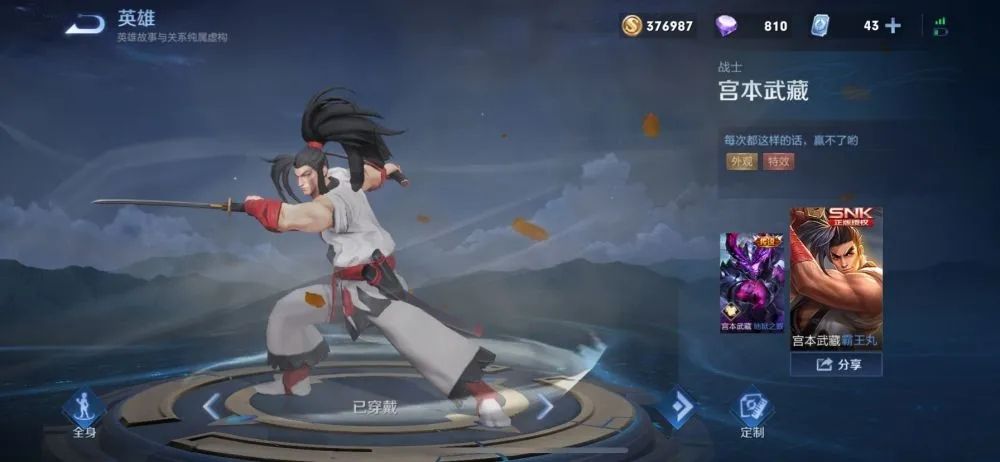The height and width of the screenshot is (462, 1000).
Task: Add more skin shards with plus button
Action: [x=893, y=26]
